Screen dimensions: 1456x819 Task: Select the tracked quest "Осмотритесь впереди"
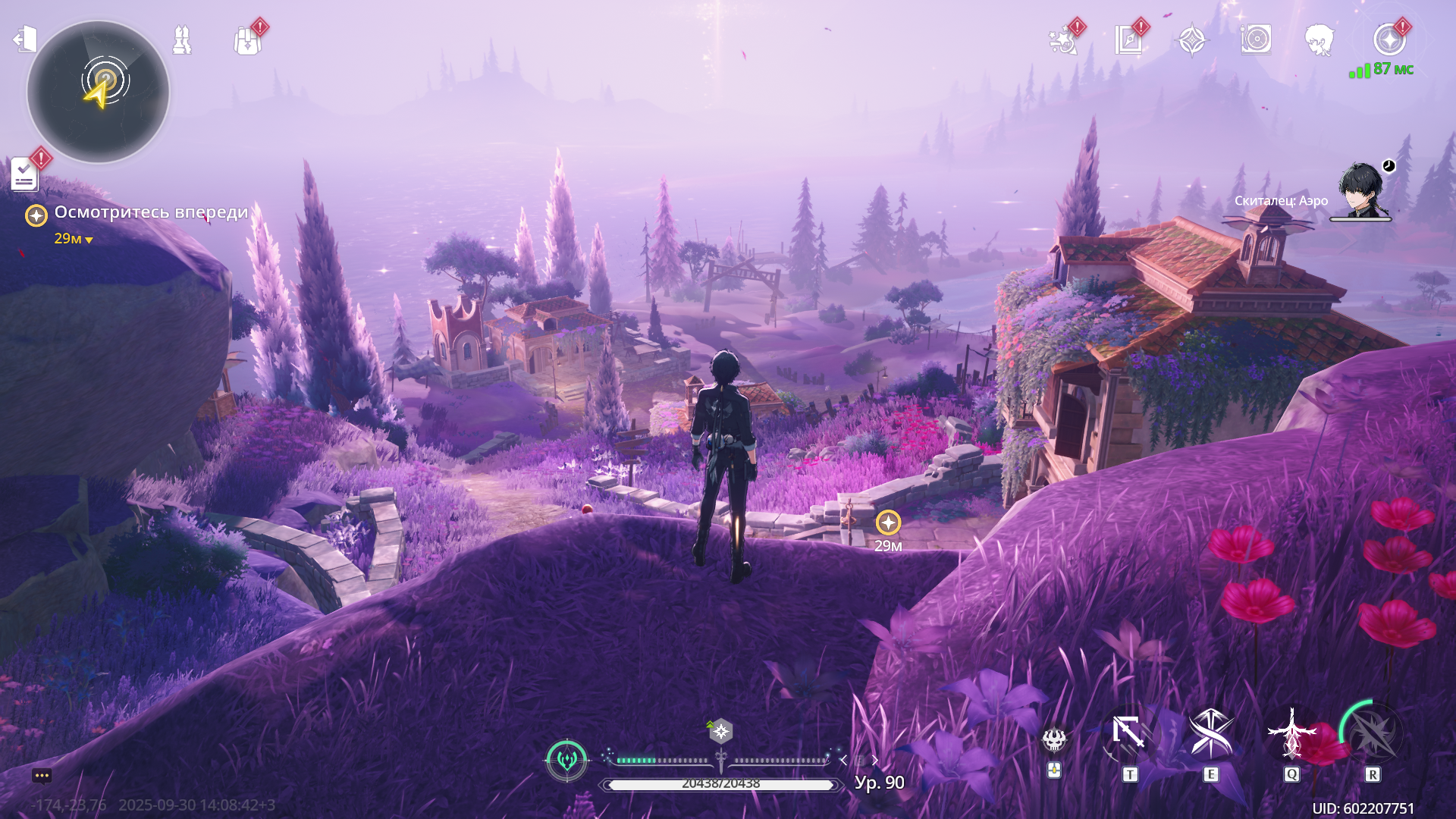point(150,213)
